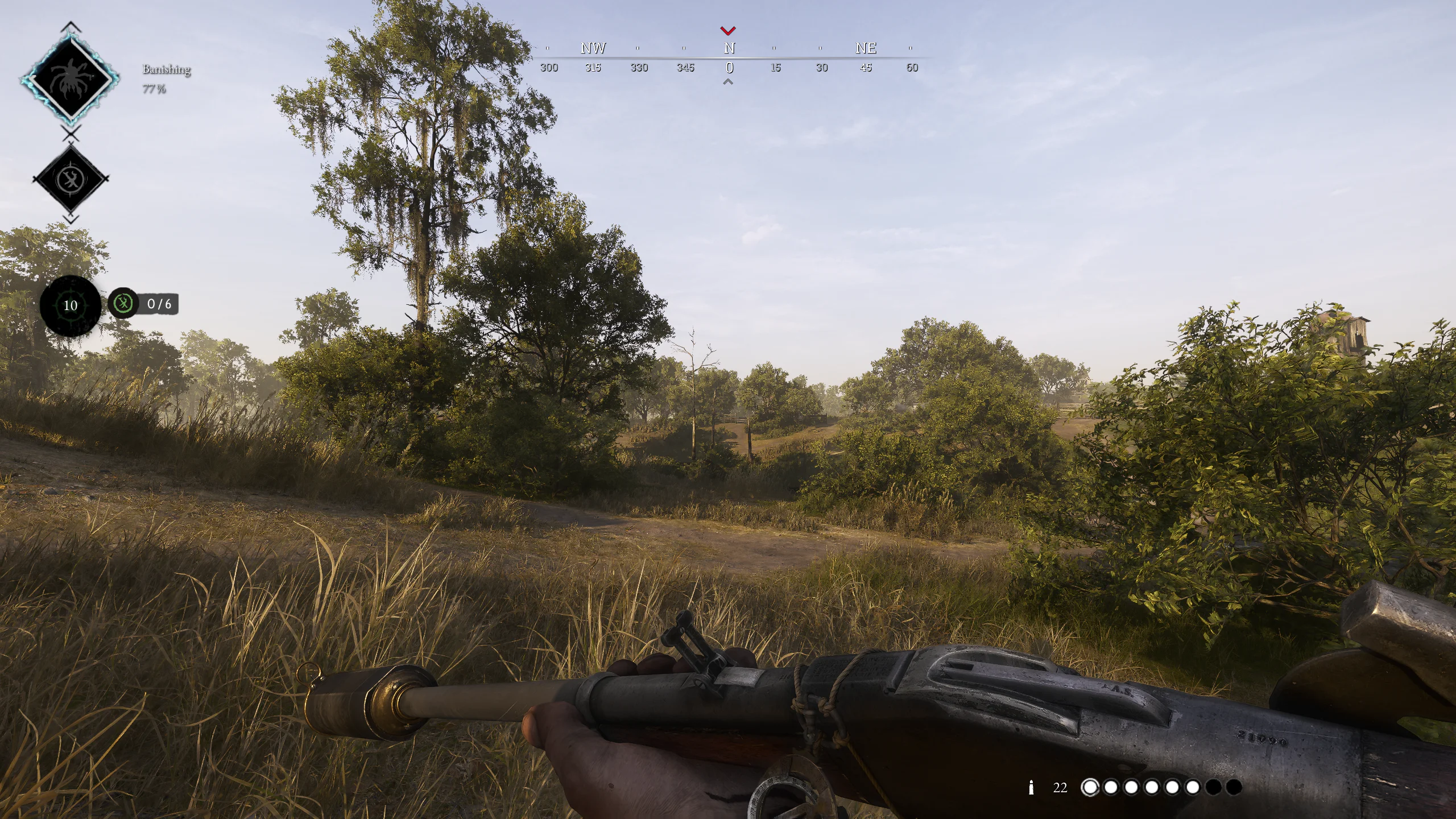Select the X divider between objective diamonds
This screenshot has height=819, width=1456.
[70, 133]
